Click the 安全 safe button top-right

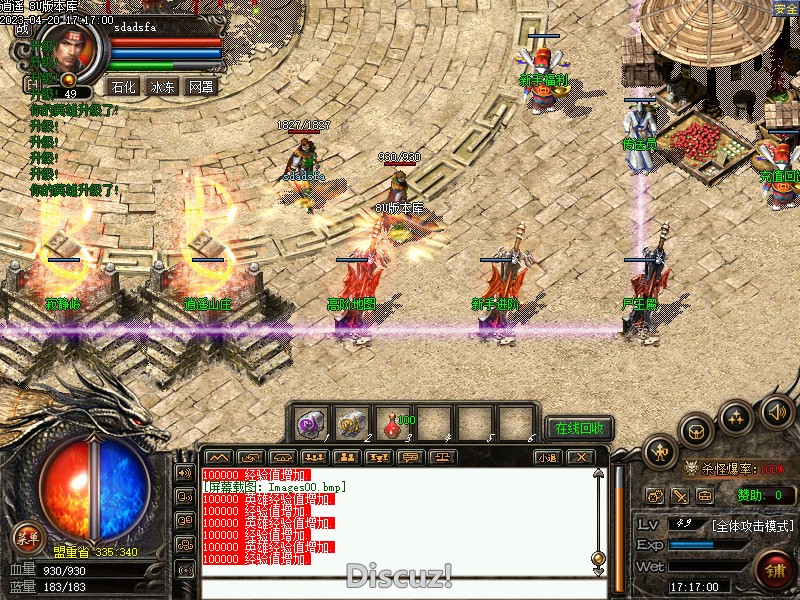pos(786,8)
